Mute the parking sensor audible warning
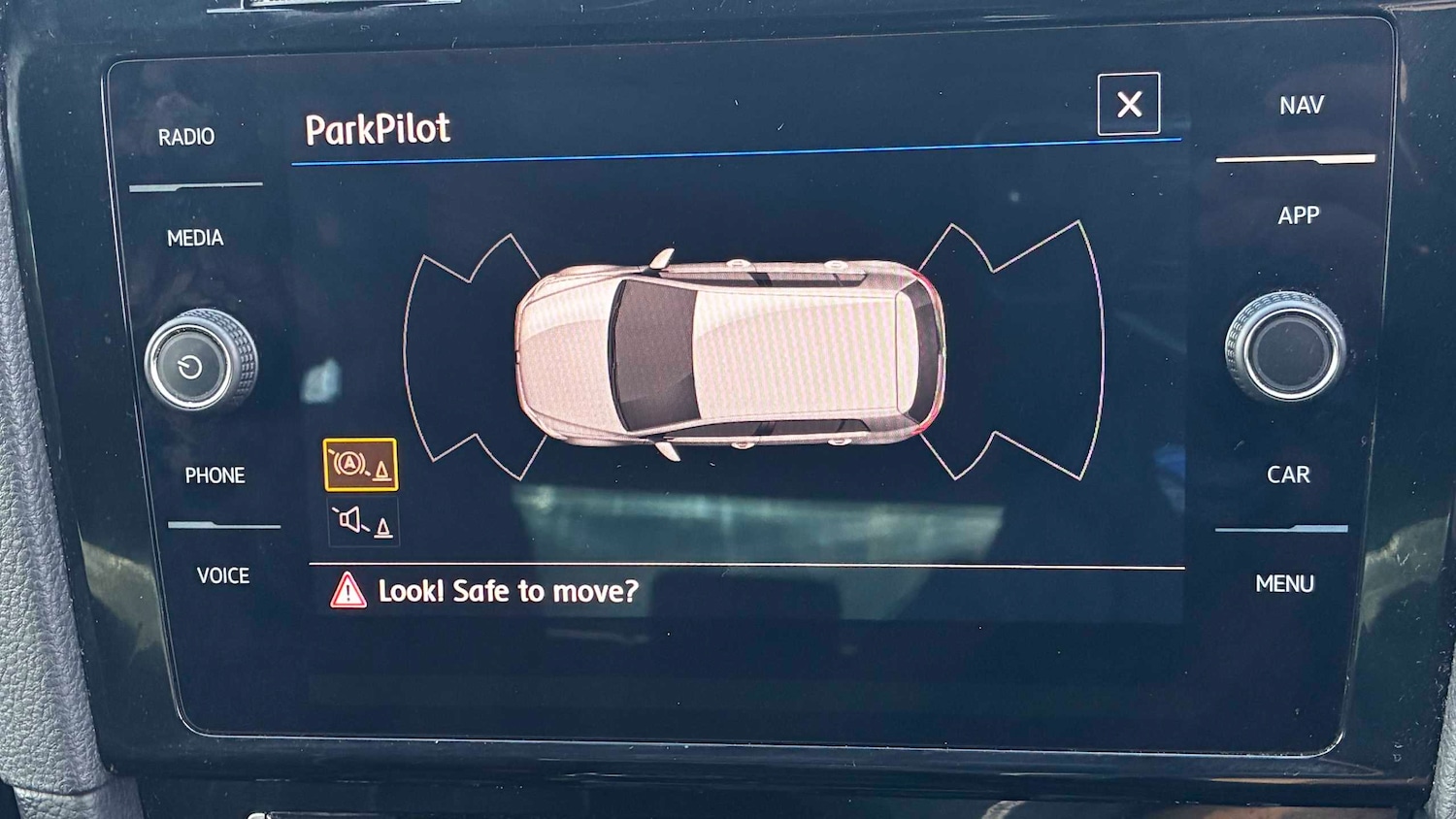 pos(363,519)
